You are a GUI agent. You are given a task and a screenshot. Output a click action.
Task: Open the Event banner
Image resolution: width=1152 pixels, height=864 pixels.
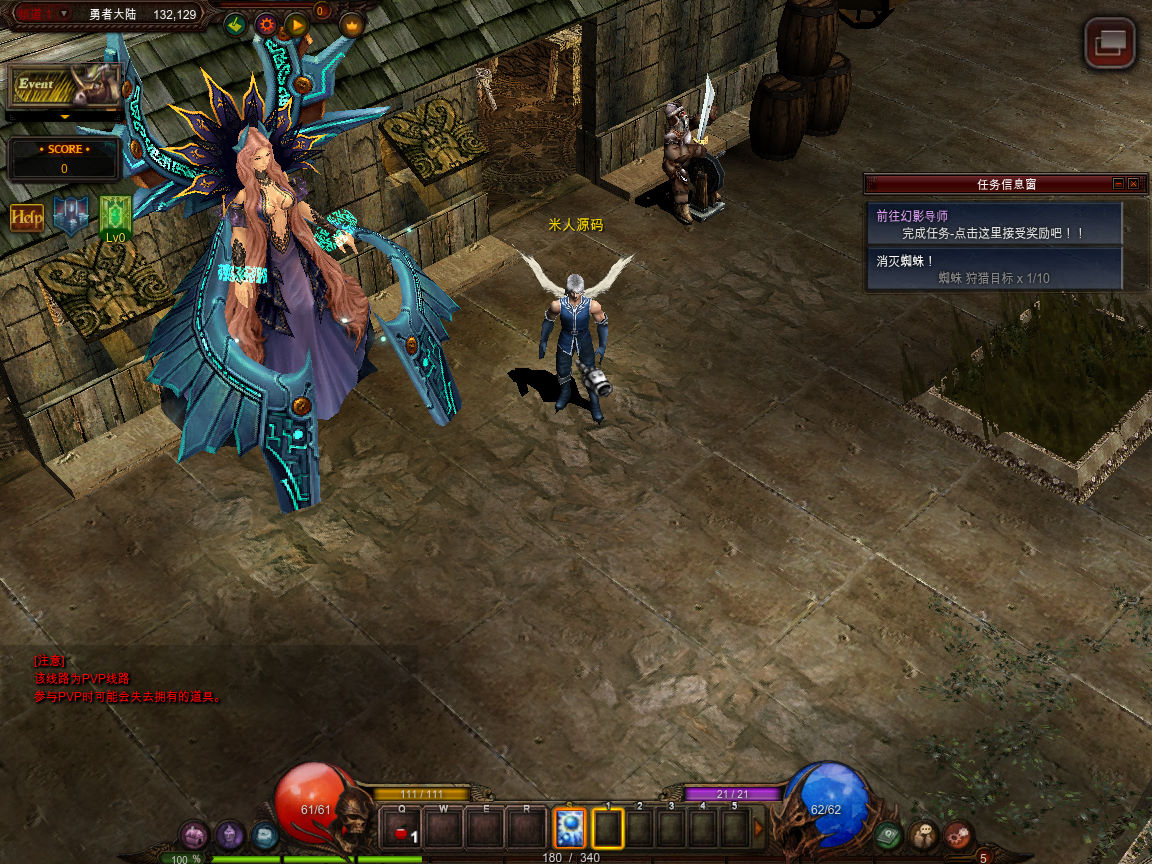click(65, 87)
